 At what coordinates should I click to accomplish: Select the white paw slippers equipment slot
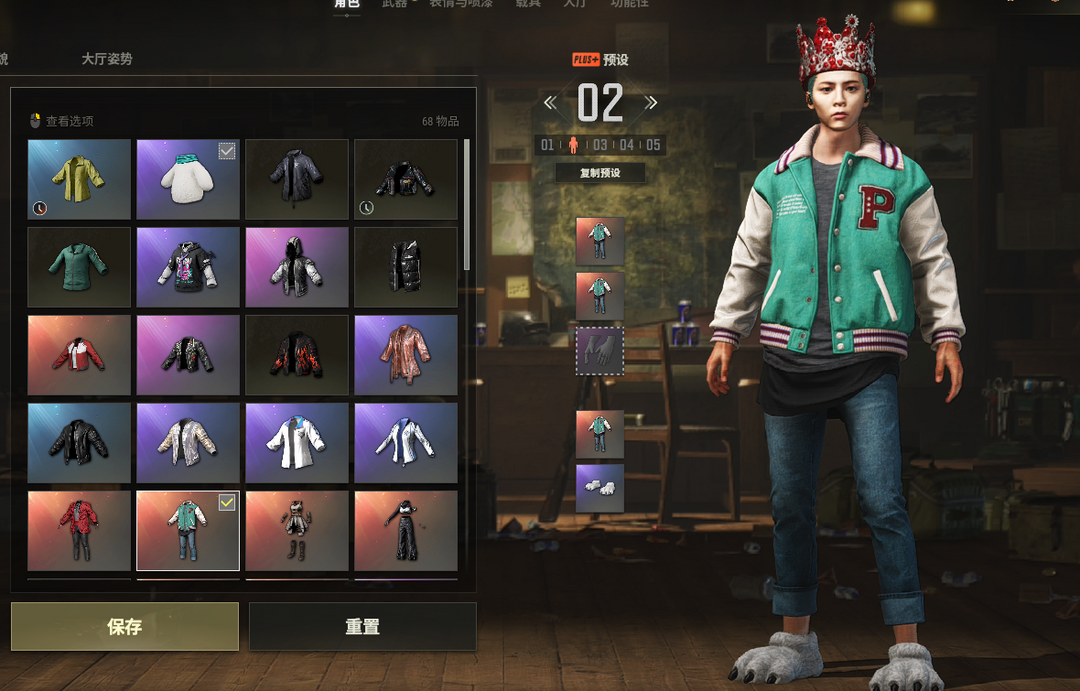[x=600, y=489]
